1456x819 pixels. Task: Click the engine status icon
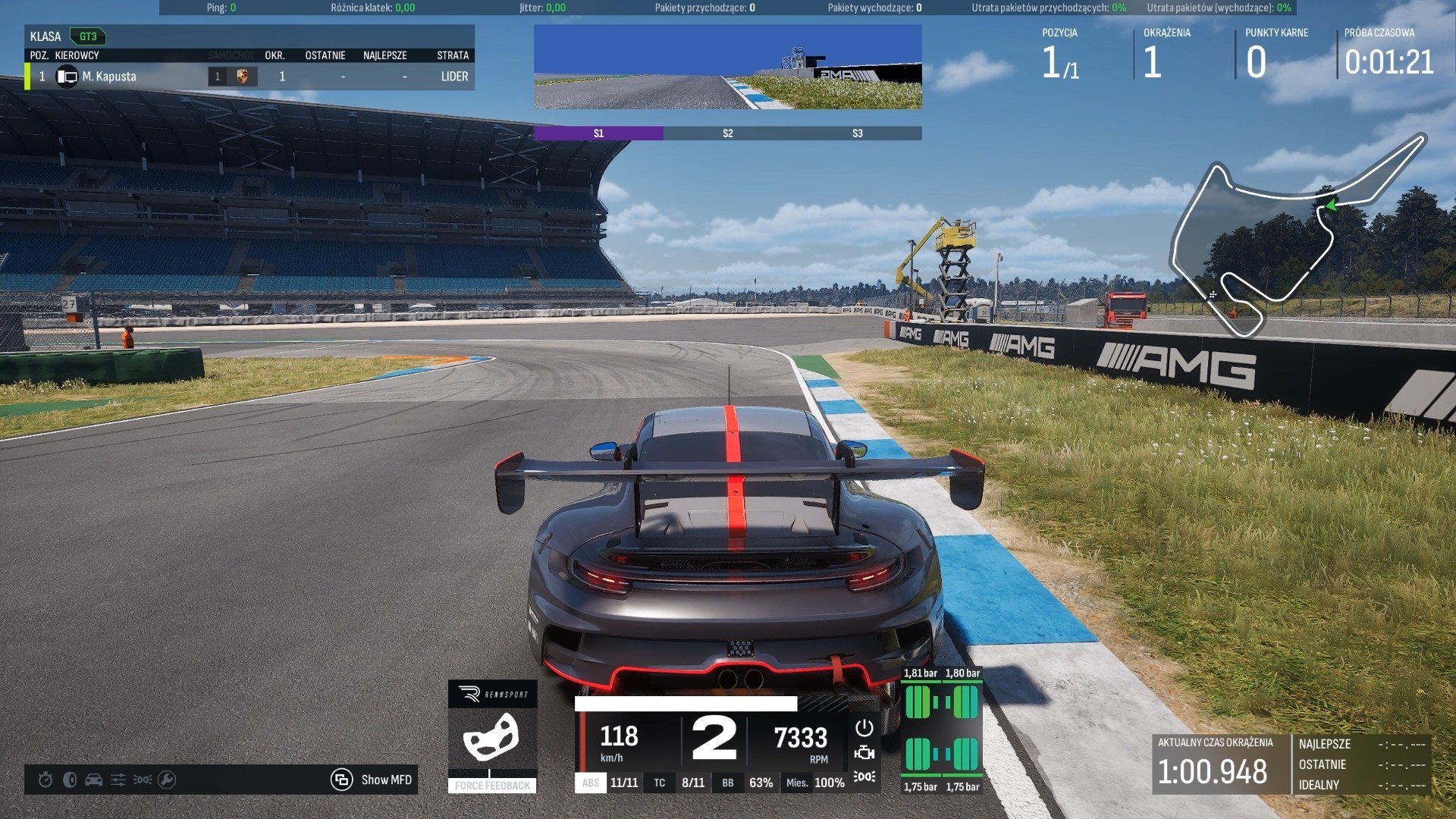tap(864, 753)
